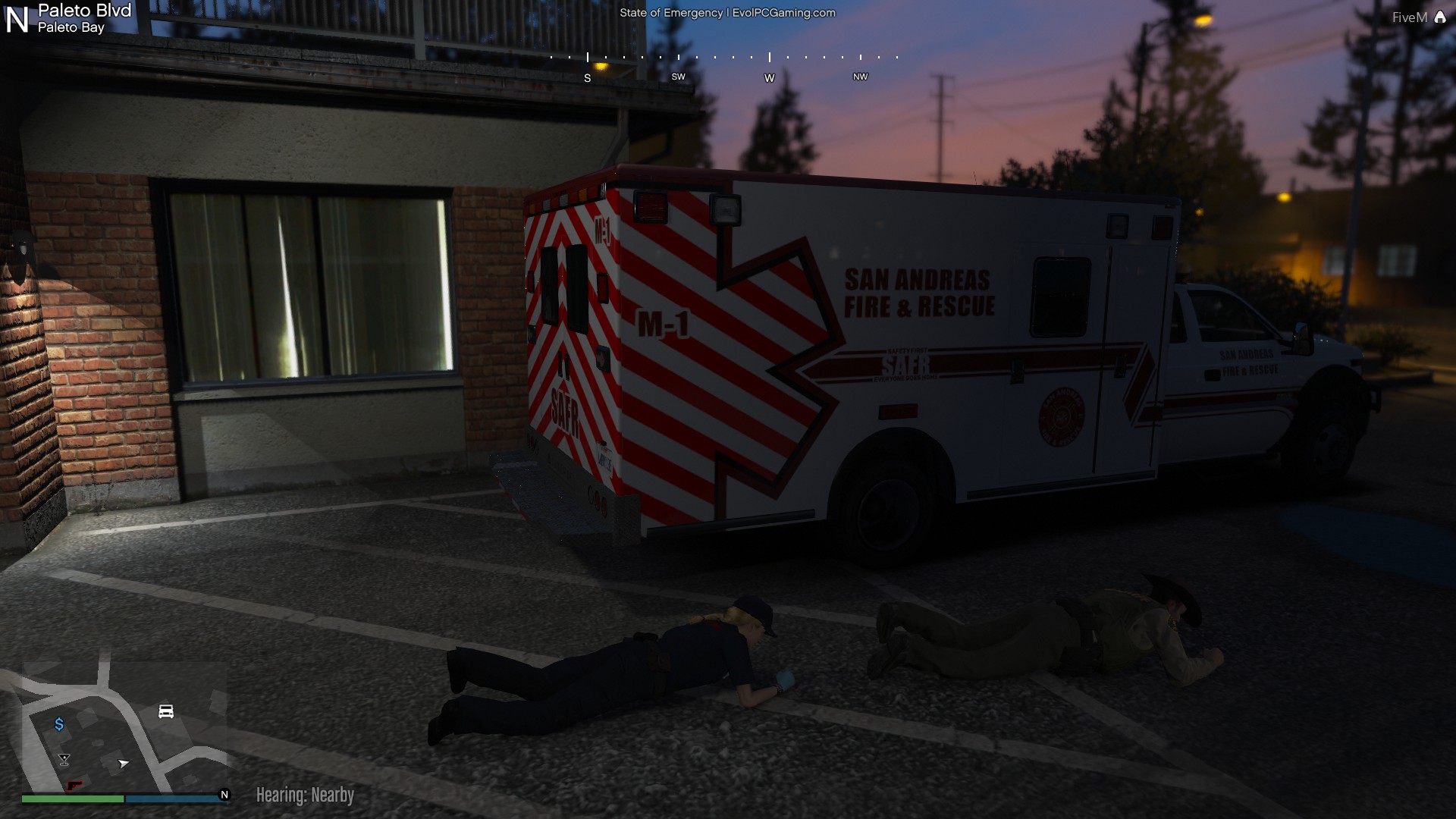The width and height of the screenshot is (1456, 819).
Task: Click the white player arrow on minimap
Action: (x=124, y=763)
